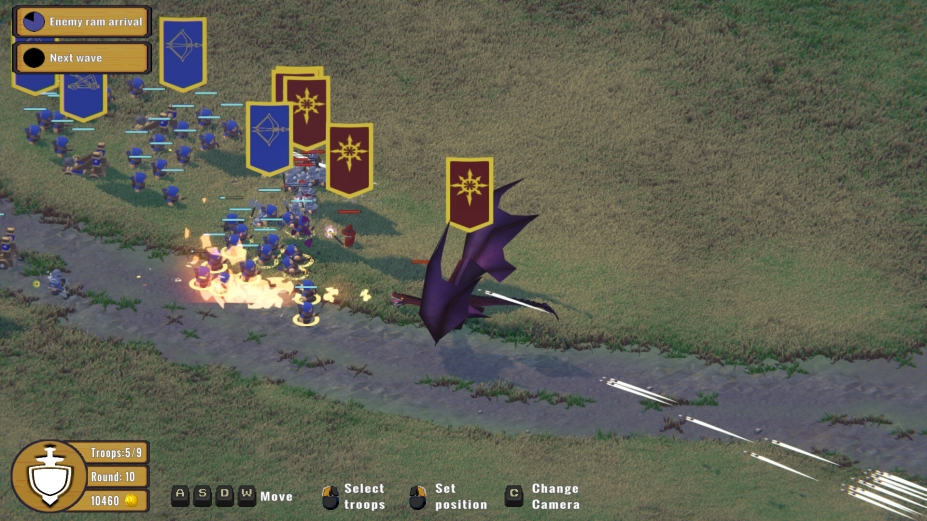This screenshot has height=521, width=927.
Task: Pick the blue bow banner touching the red banners
Action: 268,136
